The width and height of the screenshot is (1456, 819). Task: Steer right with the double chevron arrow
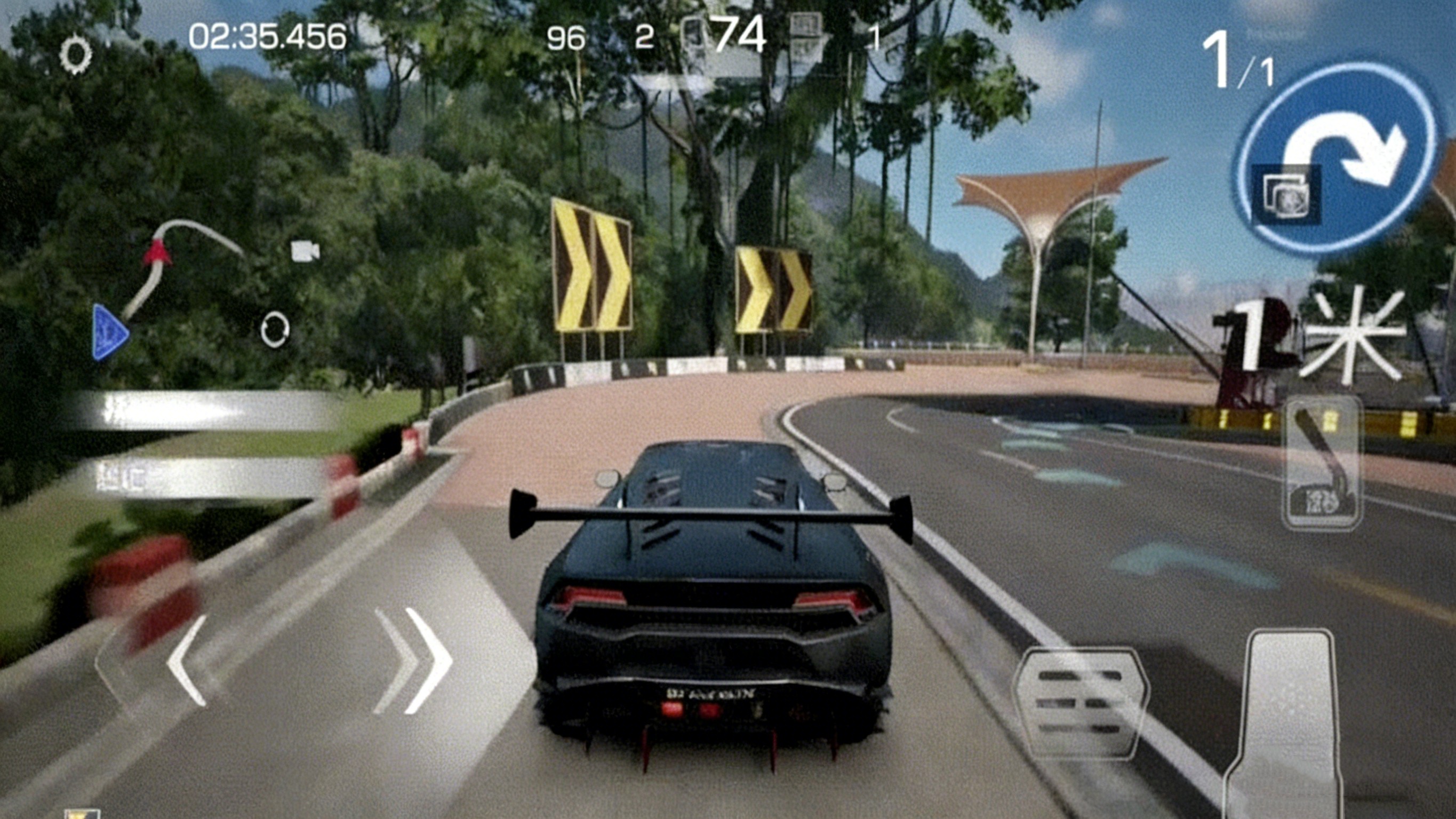pos(415,659)
